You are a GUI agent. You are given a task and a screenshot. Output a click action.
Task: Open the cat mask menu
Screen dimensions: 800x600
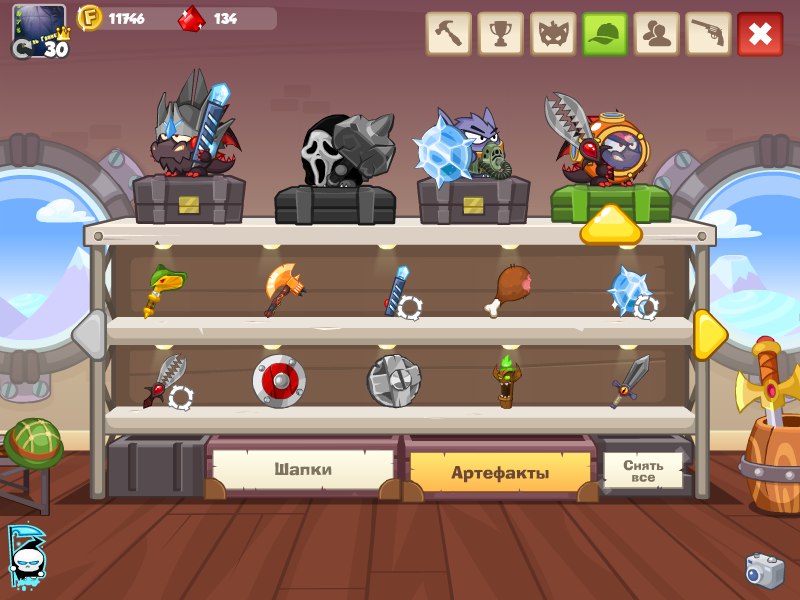(552, 34)
